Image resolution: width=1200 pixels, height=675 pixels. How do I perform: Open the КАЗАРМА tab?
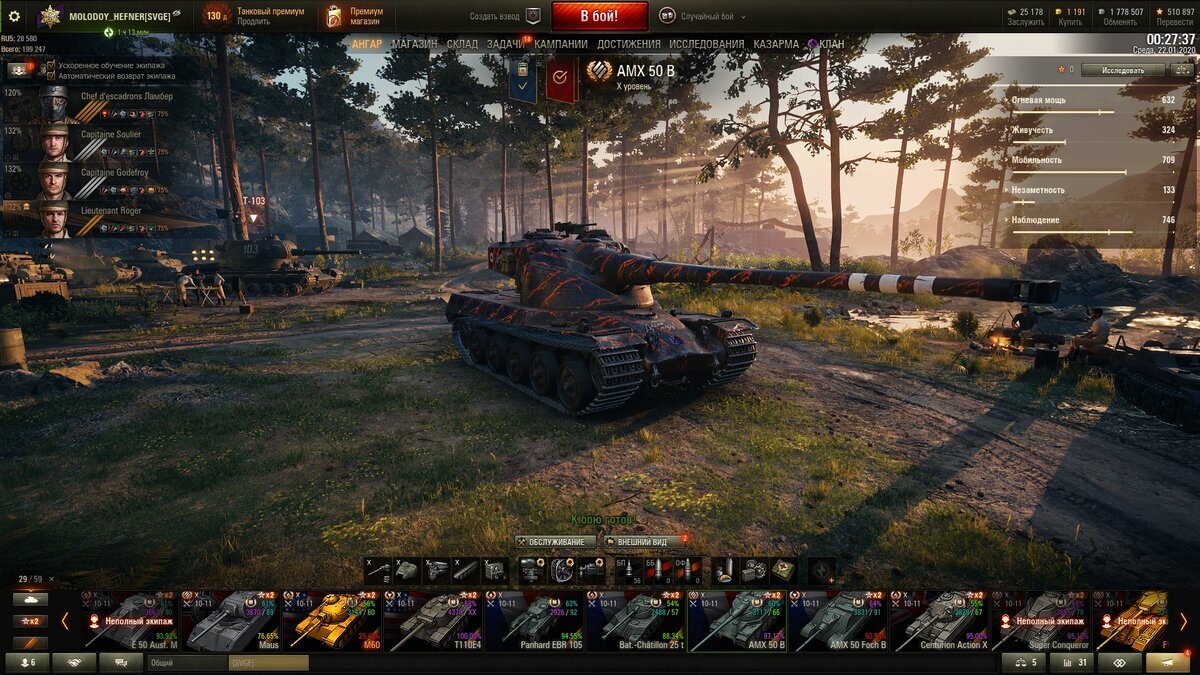coord(776,44)
